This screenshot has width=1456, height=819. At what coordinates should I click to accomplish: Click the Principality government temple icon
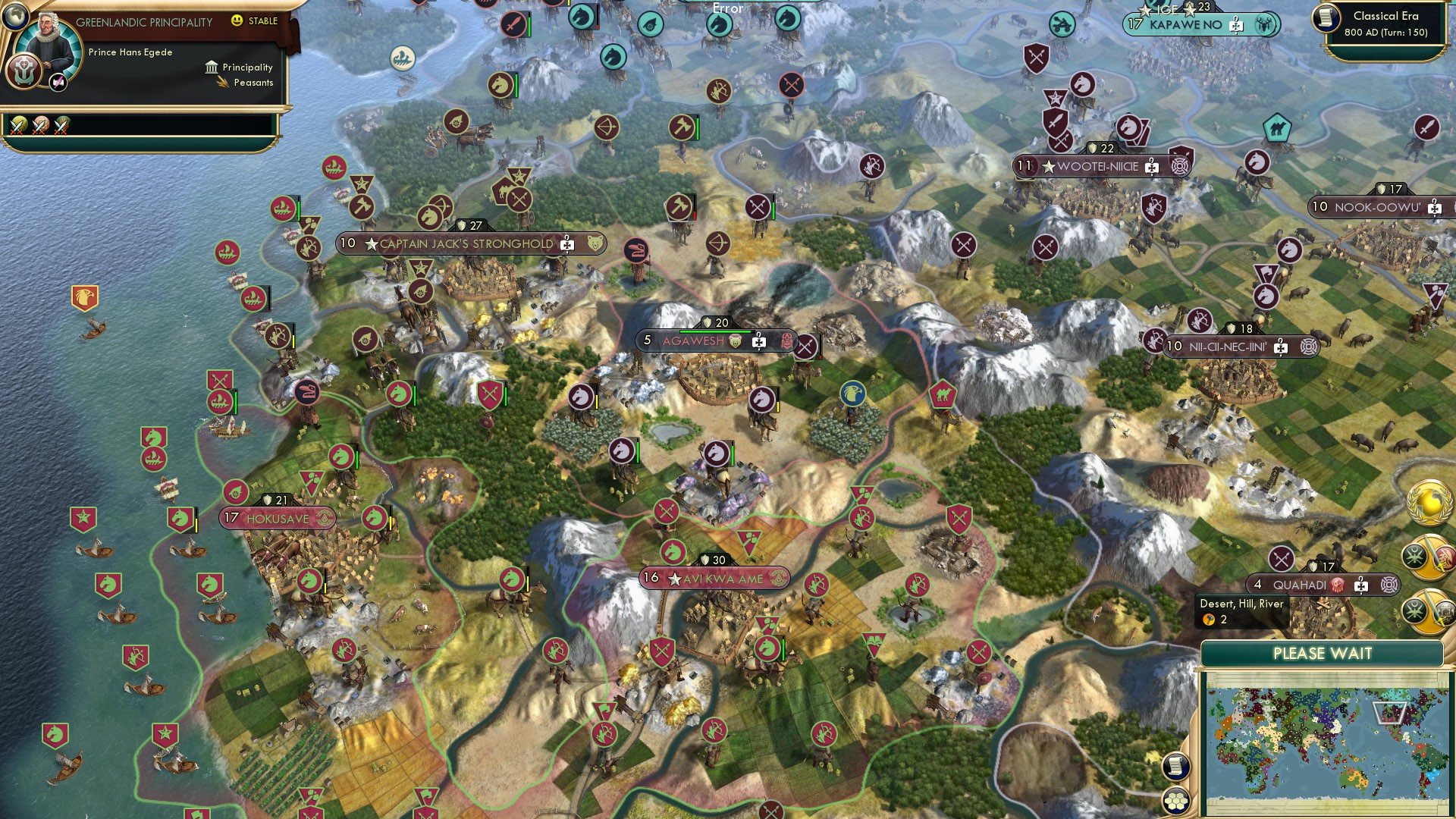211,68
